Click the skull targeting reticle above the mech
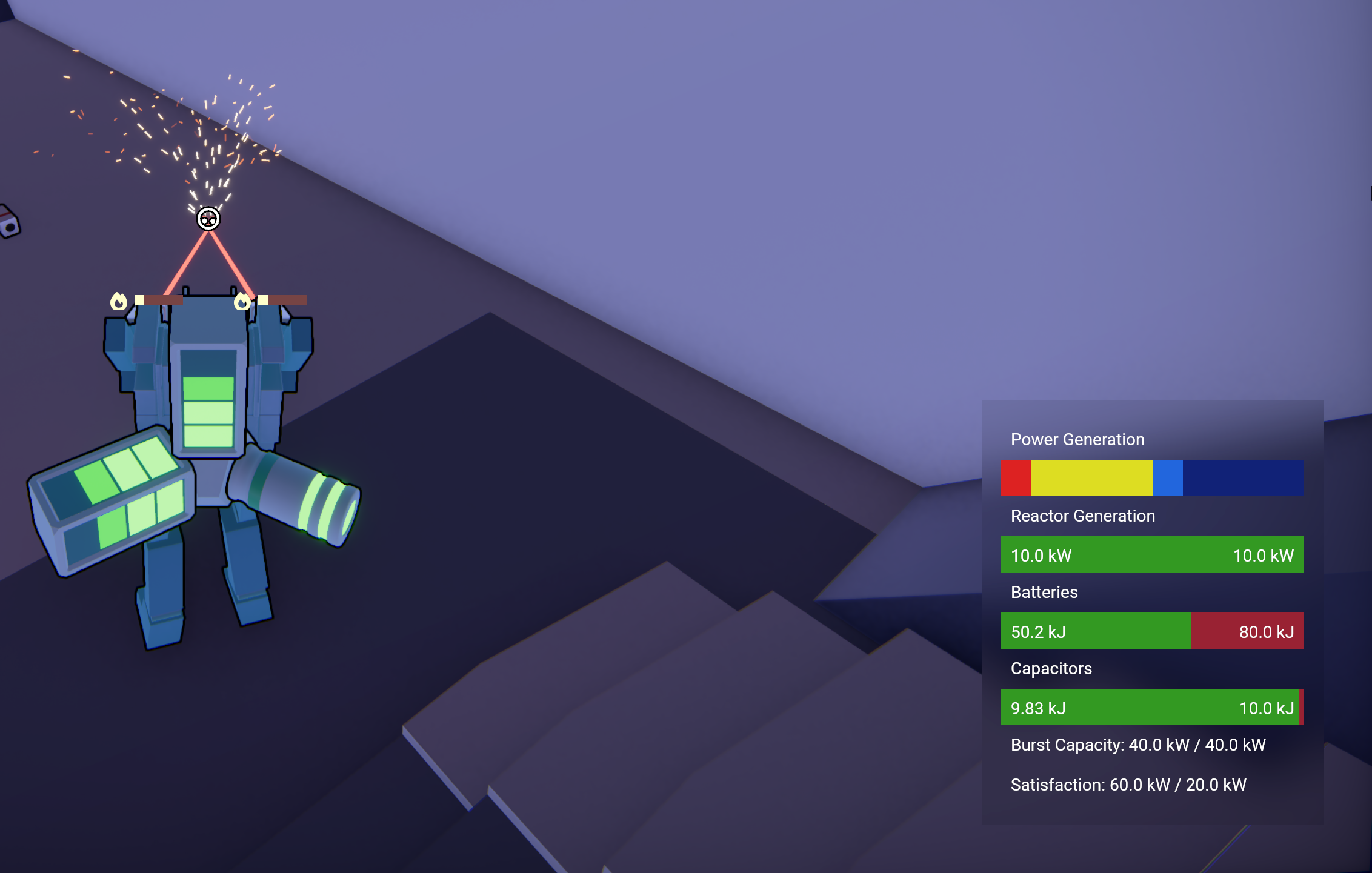Screen dimensions: 1372x873 tap(209, 219)
